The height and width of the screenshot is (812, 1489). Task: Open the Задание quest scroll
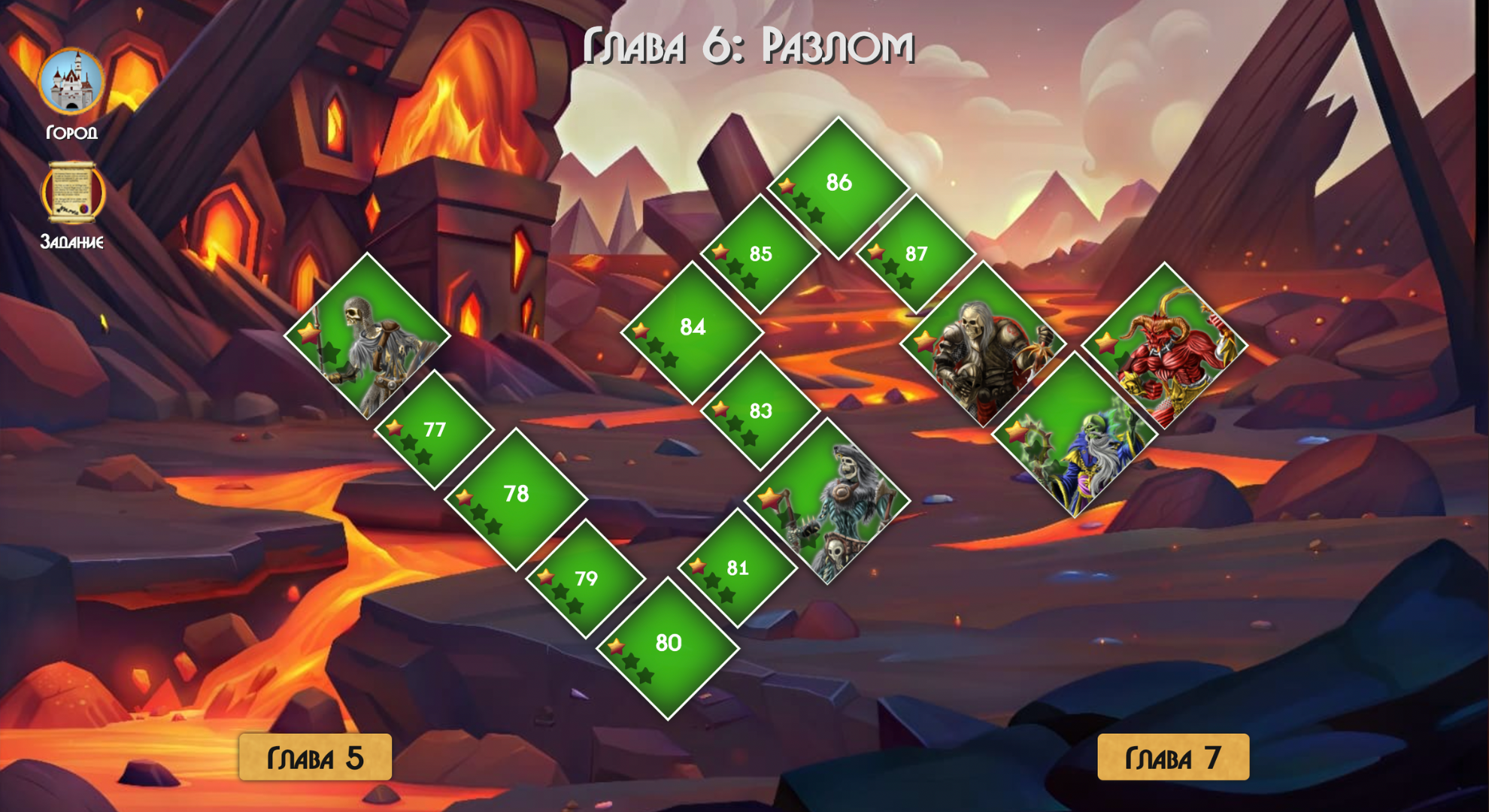71,192
